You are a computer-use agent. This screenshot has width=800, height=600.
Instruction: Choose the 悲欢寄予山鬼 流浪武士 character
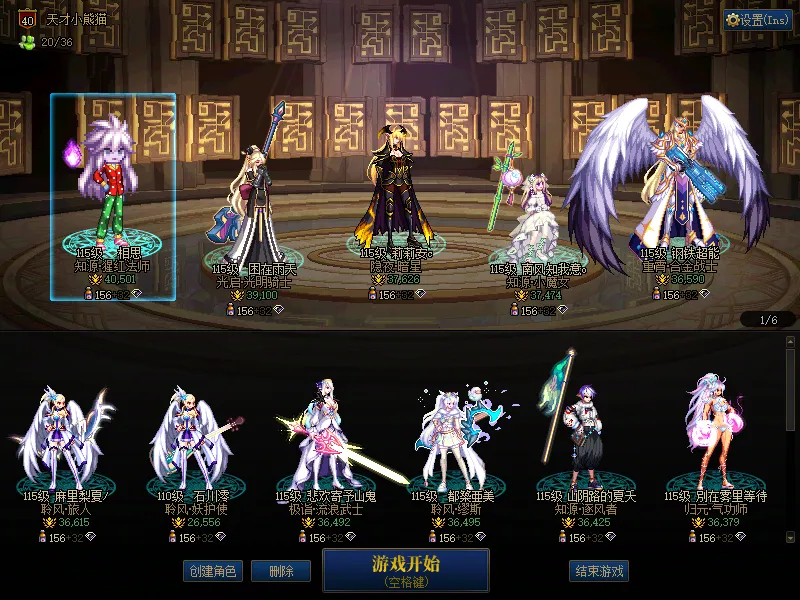click(332, 440)
